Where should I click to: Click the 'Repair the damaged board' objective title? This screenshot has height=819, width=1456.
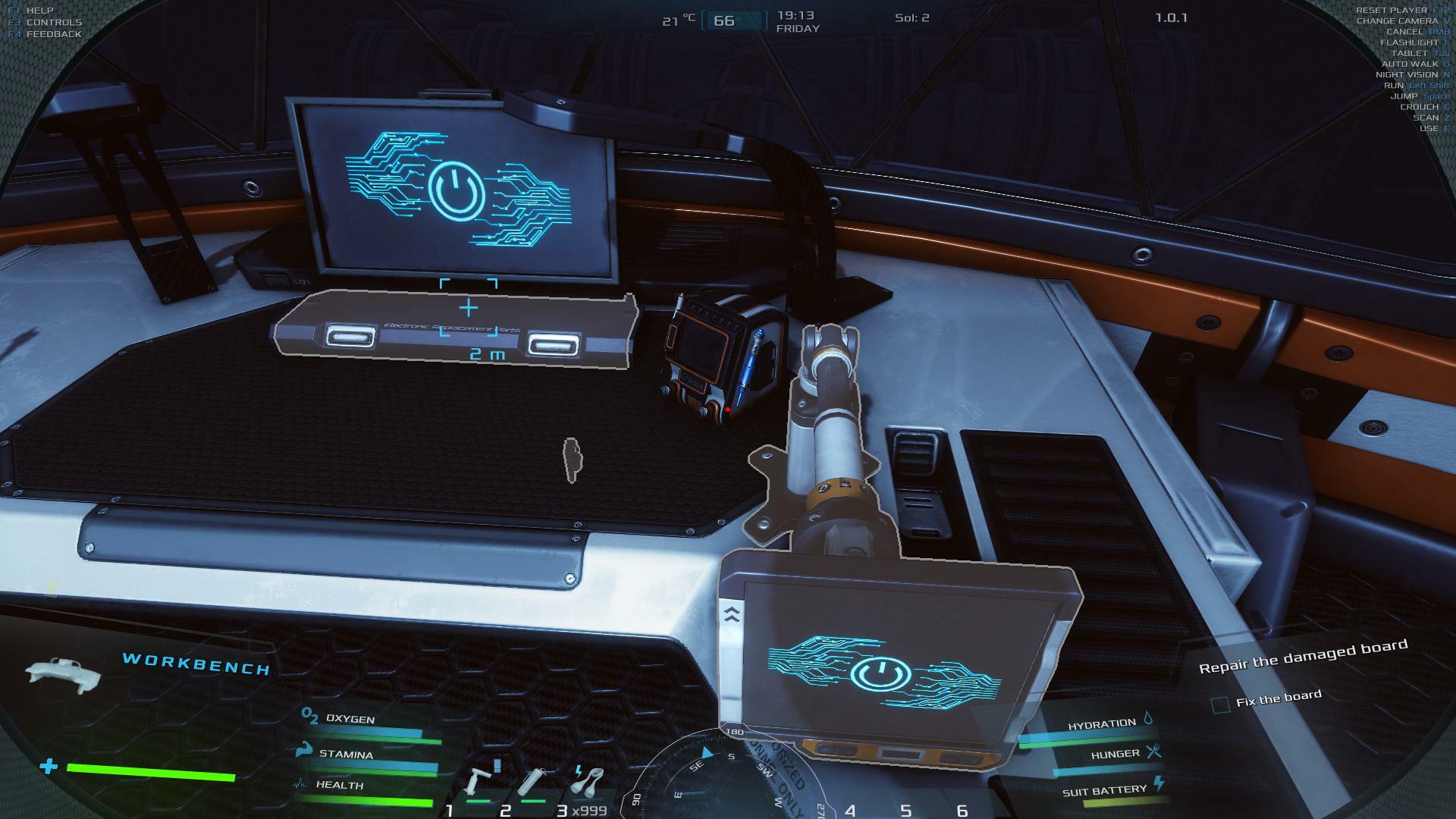(x=1303, y=656)
